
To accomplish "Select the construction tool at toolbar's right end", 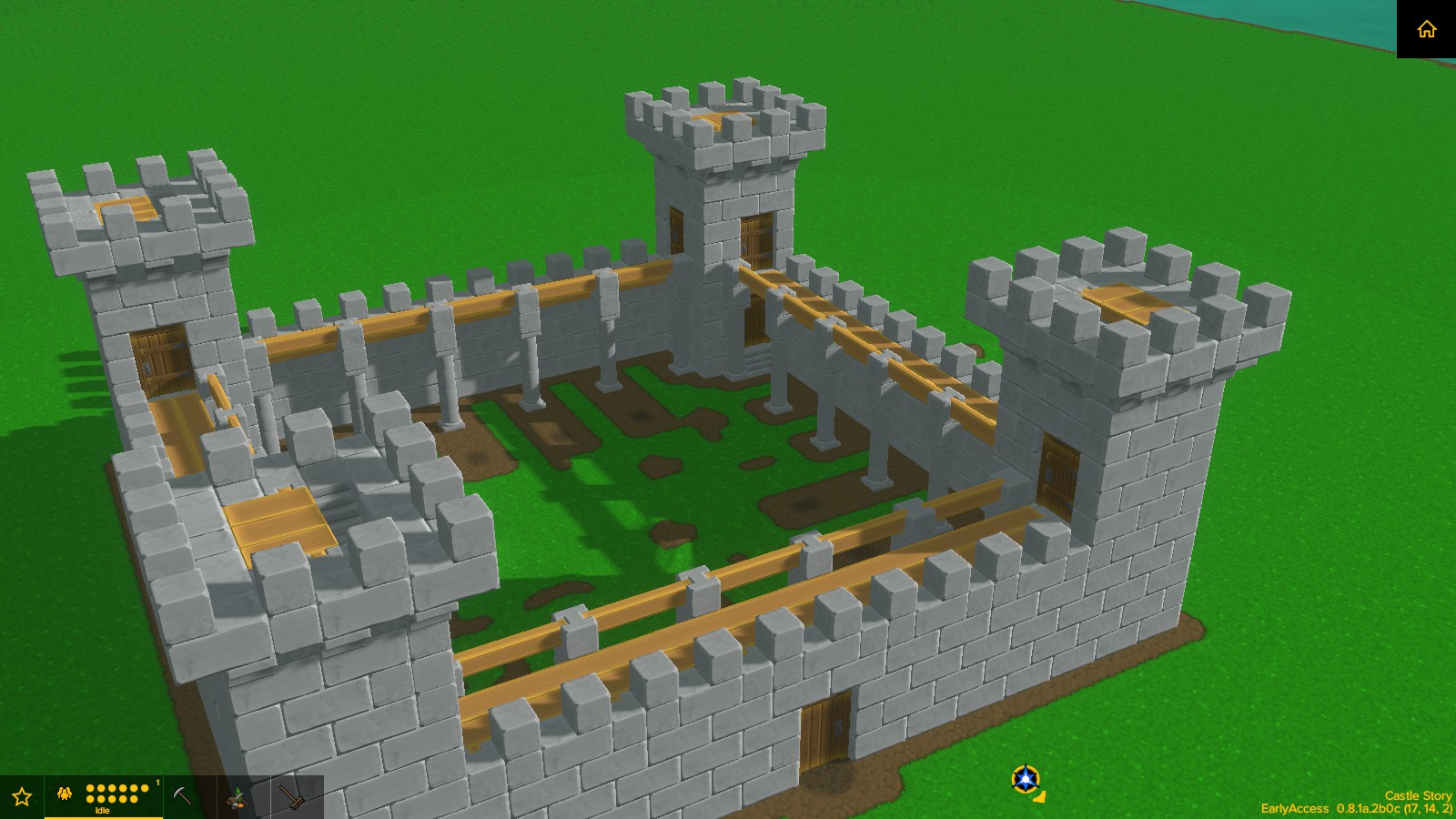I will (x=292, y=796).
